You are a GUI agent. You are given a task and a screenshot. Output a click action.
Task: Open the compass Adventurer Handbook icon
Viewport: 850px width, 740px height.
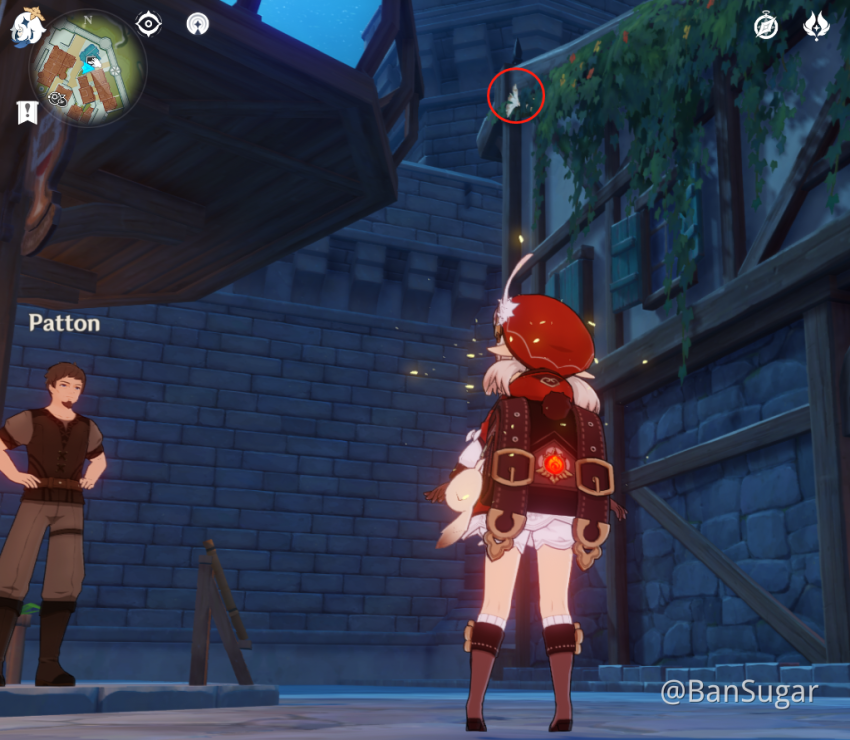tap(766, 27)
